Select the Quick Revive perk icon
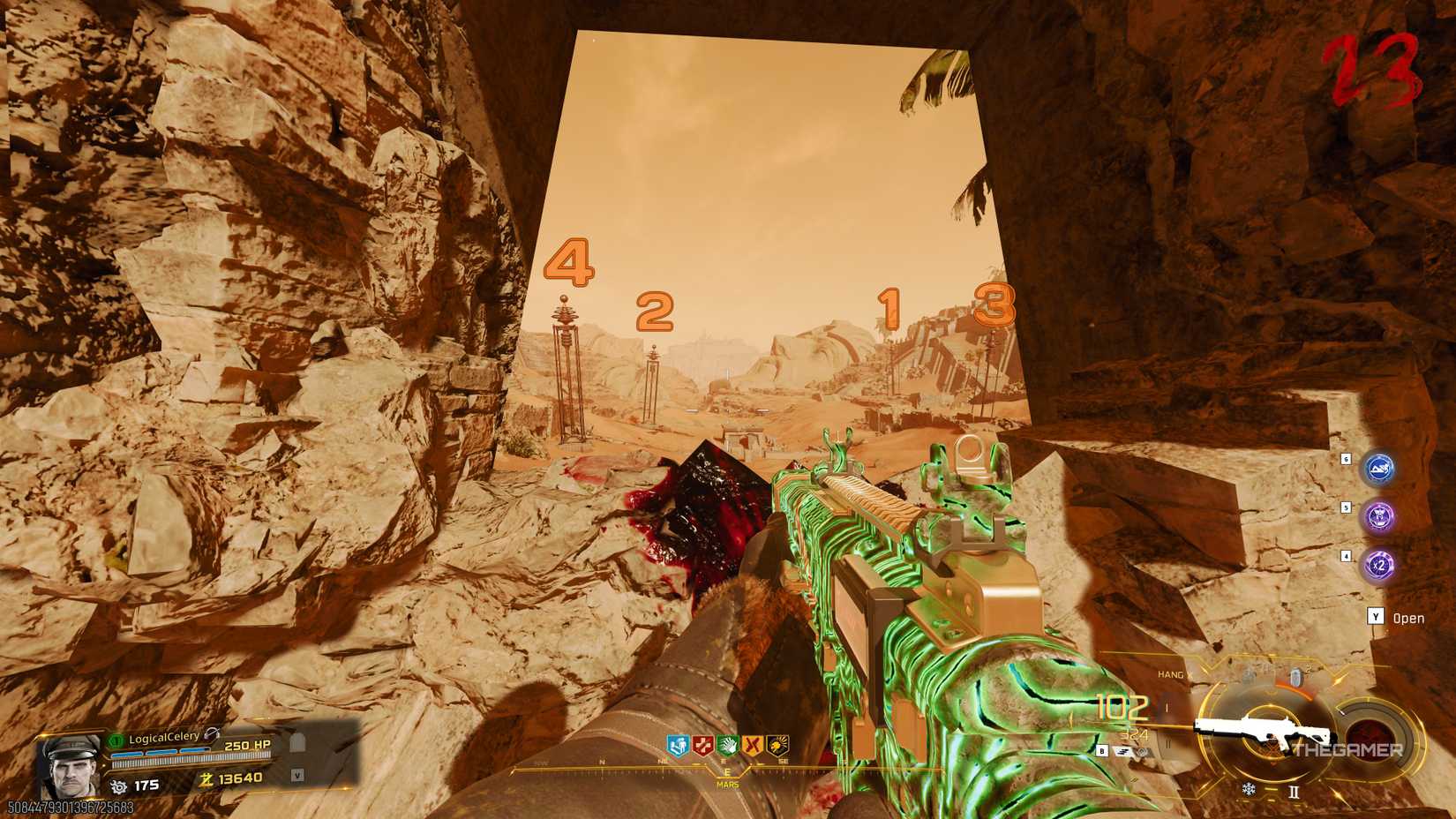Viewport: 1456px width, 819px height. click(677, 744)
